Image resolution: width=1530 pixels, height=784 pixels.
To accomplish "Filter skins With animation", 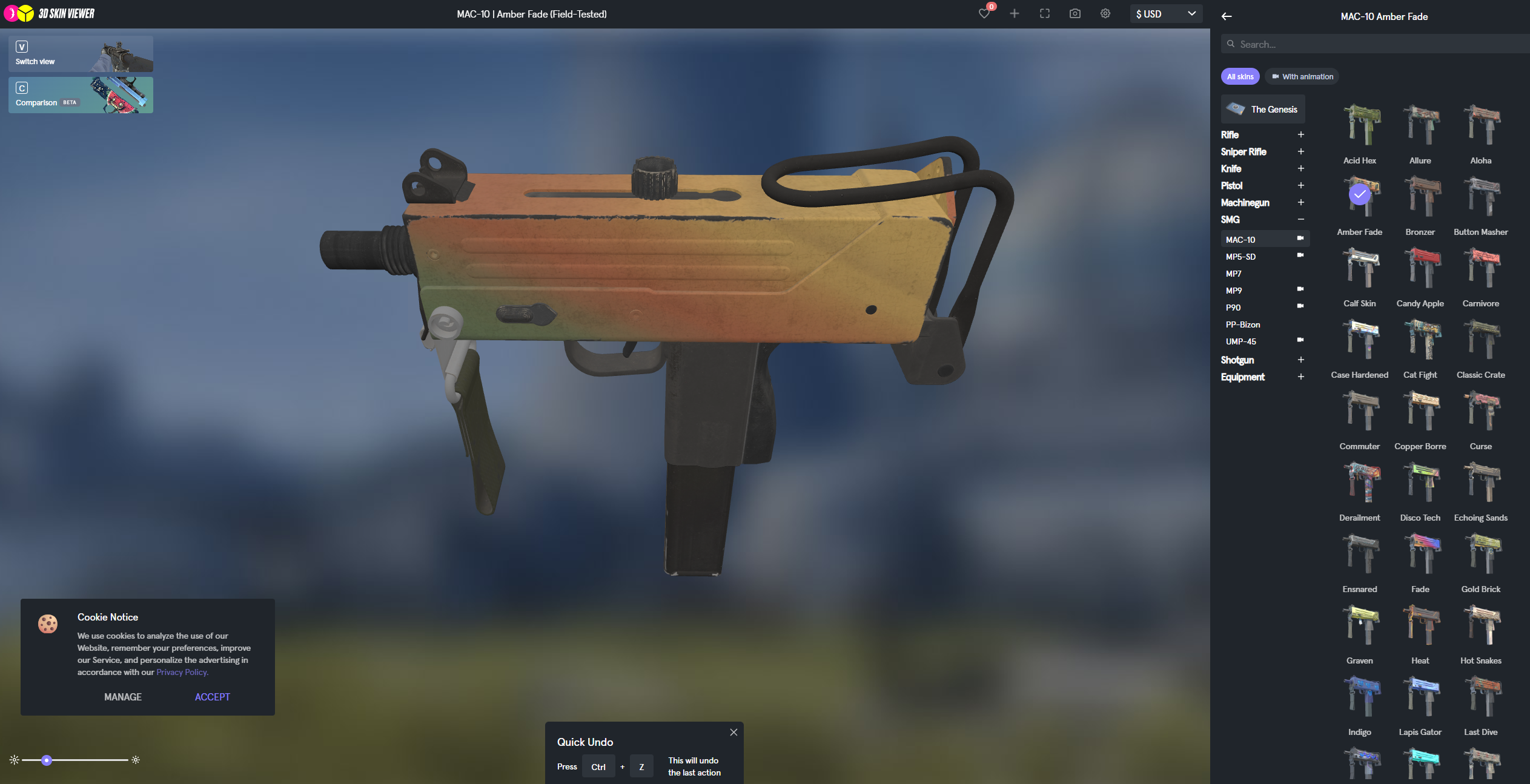I will [1302, 77].
